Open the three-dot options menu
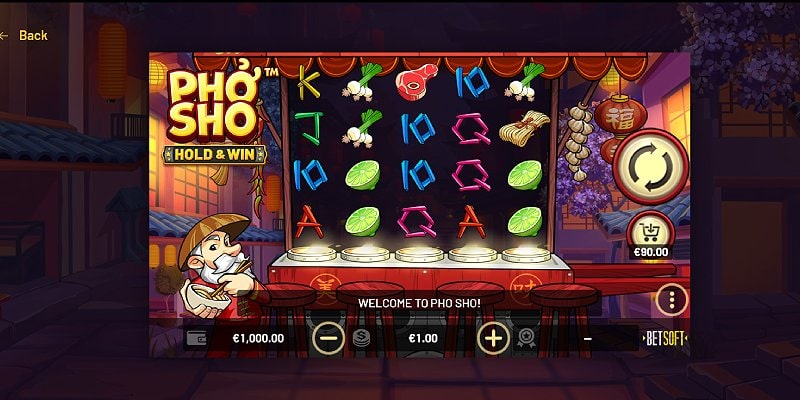800x400 pixels. 671,299
